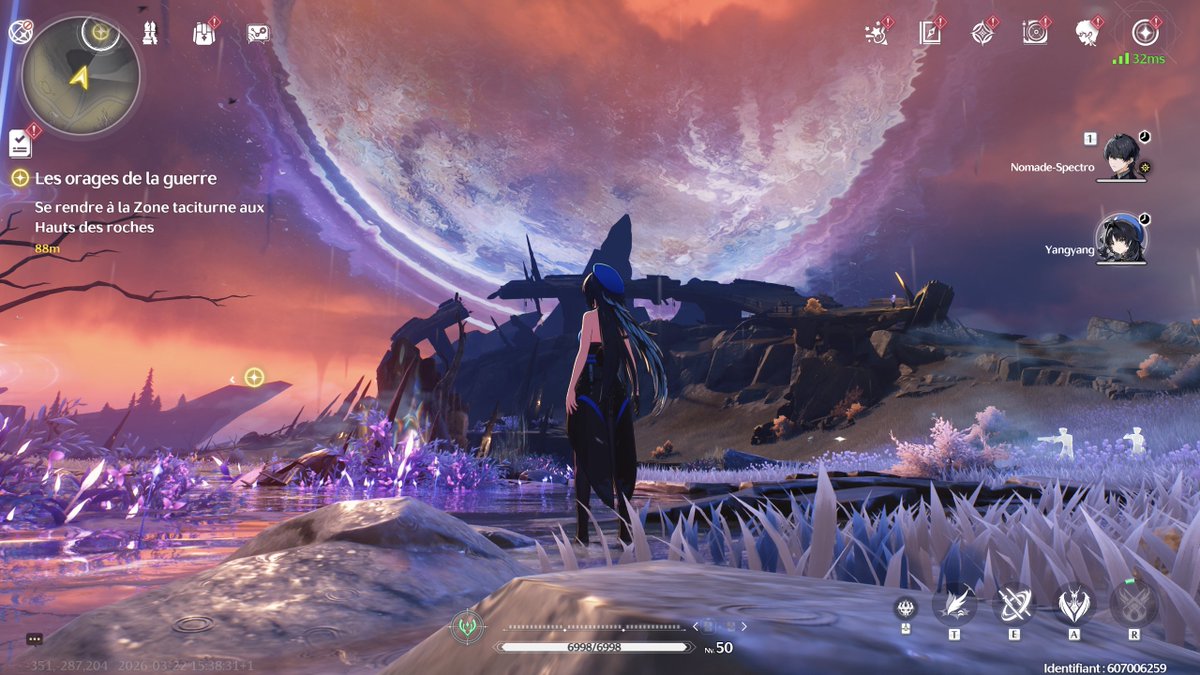Open the quest checklist icon
Viewport: 1200px width, 675px height.
(x=21, y=143)
